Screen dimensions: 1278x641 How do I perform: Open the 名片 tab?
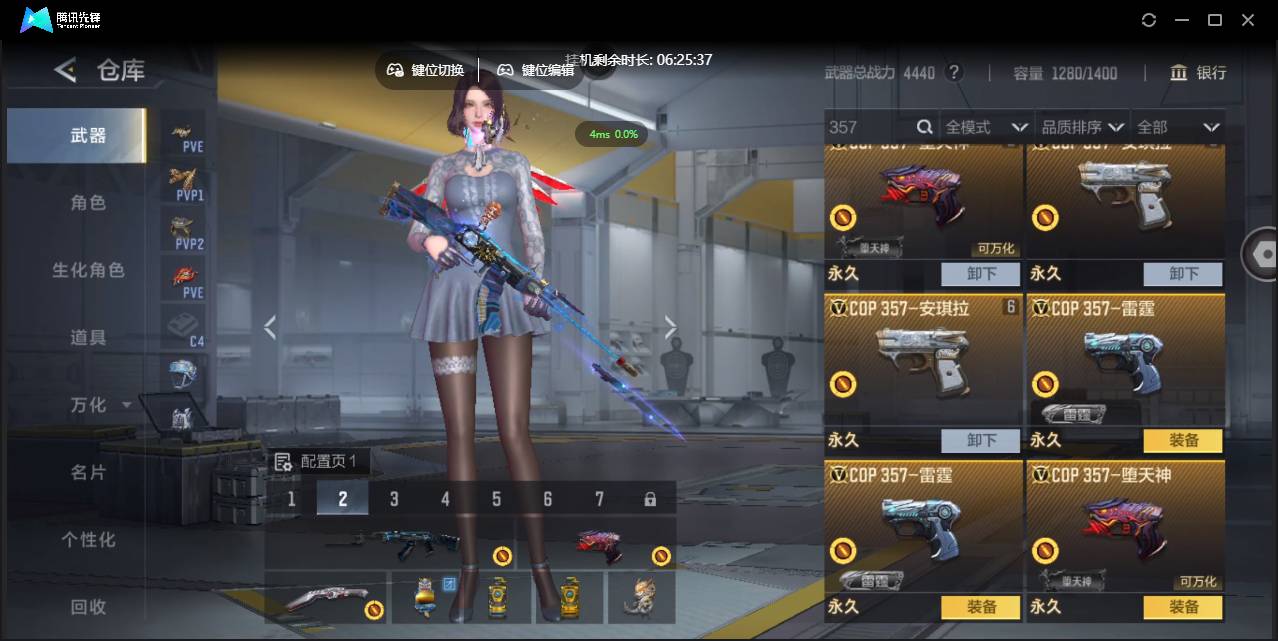[88, 472]
